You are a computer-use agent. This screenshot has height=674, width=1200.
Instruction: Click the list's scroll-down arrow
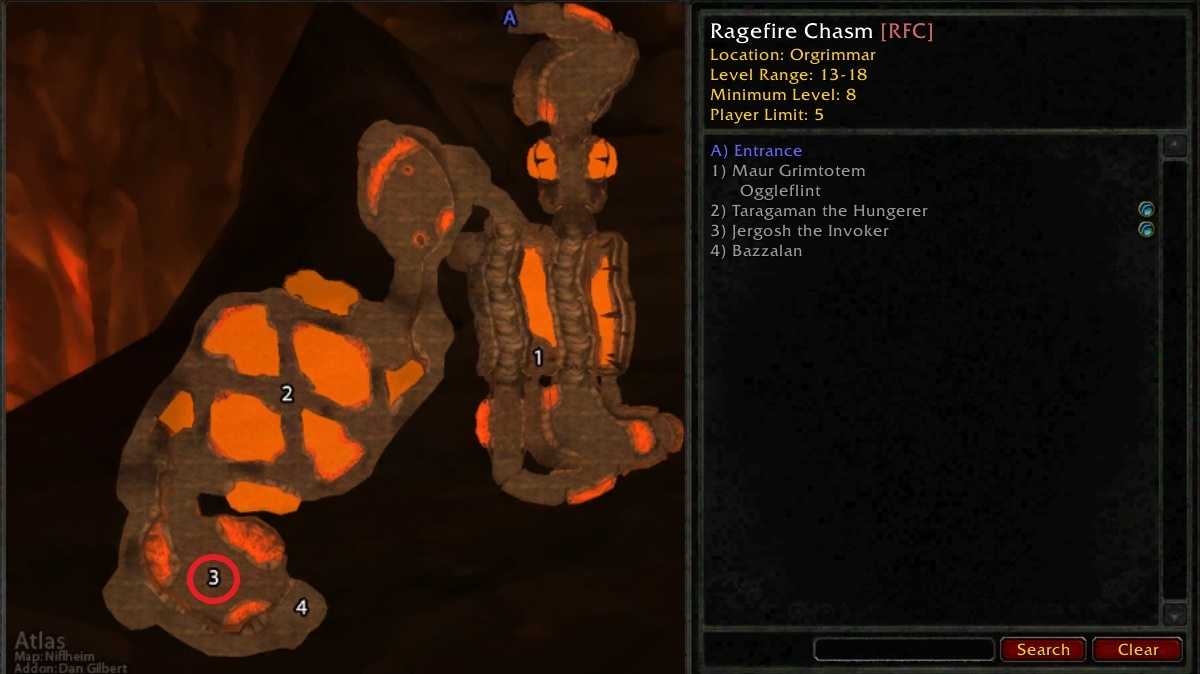click(1173, 613)
